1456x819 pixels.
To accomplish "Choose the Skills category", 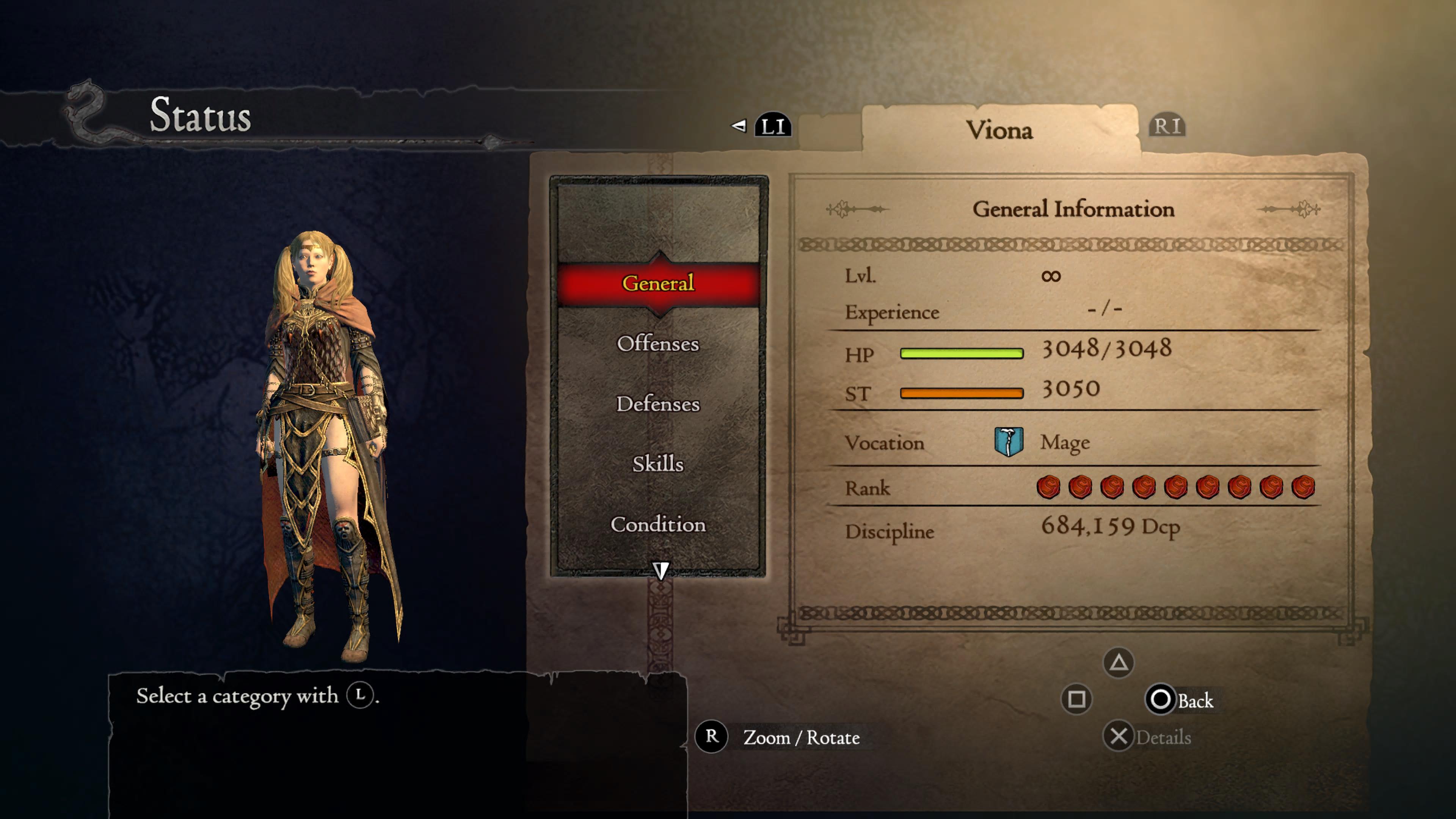I will pyautogui.click(x=658, y=463).
